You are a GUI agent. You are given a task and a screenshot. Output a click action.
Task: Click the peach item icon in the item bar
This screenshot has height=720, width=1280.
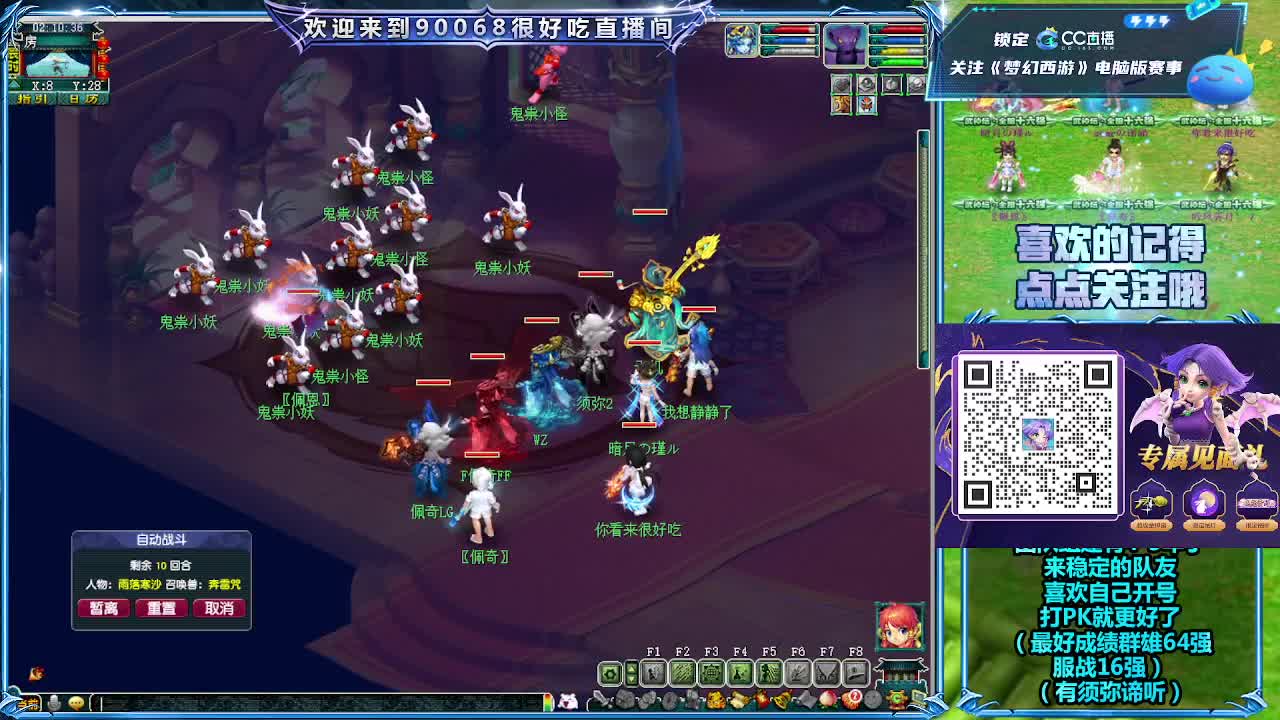coord(827,699)
